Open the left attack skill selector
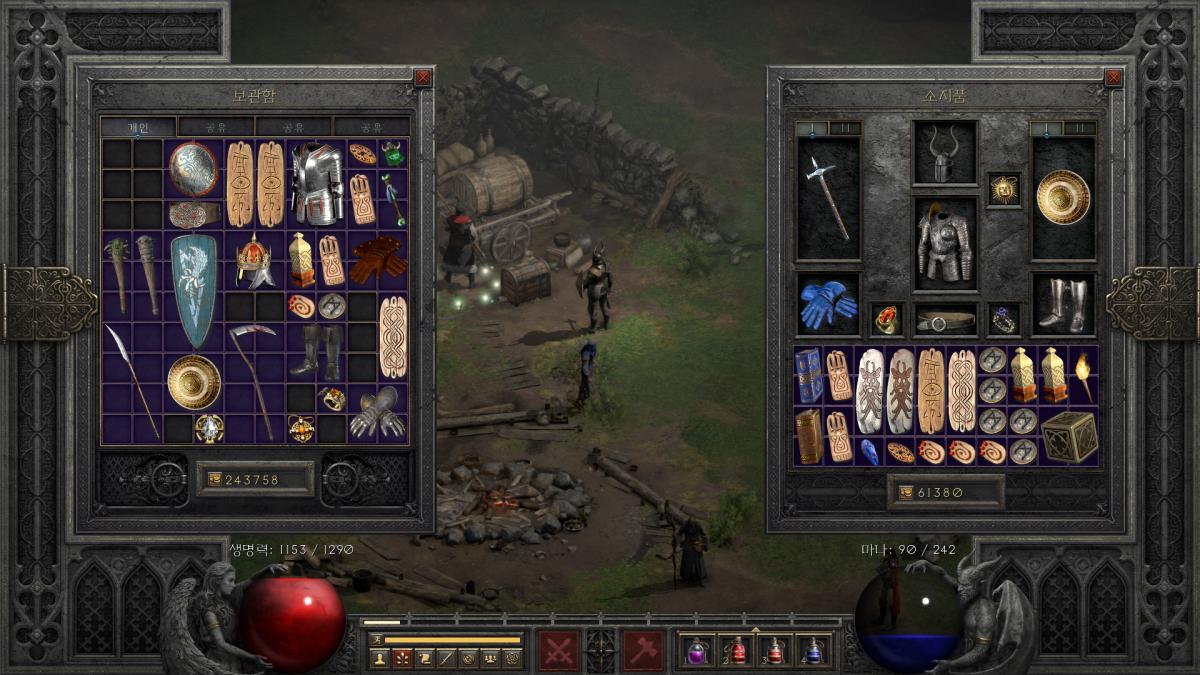1200x675 pixels. click(x=558, y=650)
